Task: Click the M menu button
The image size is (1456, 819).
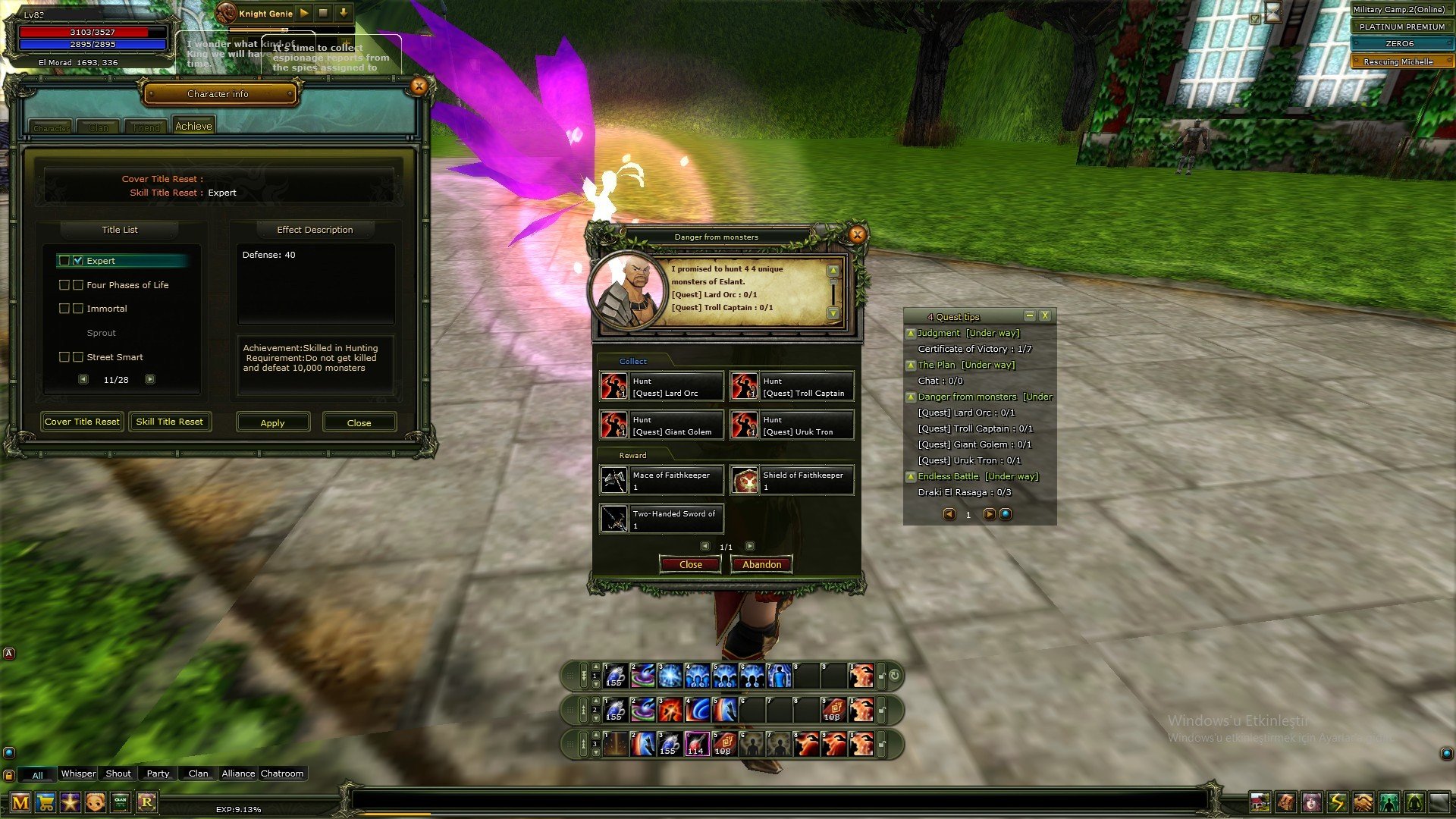Action: point(20,802)
